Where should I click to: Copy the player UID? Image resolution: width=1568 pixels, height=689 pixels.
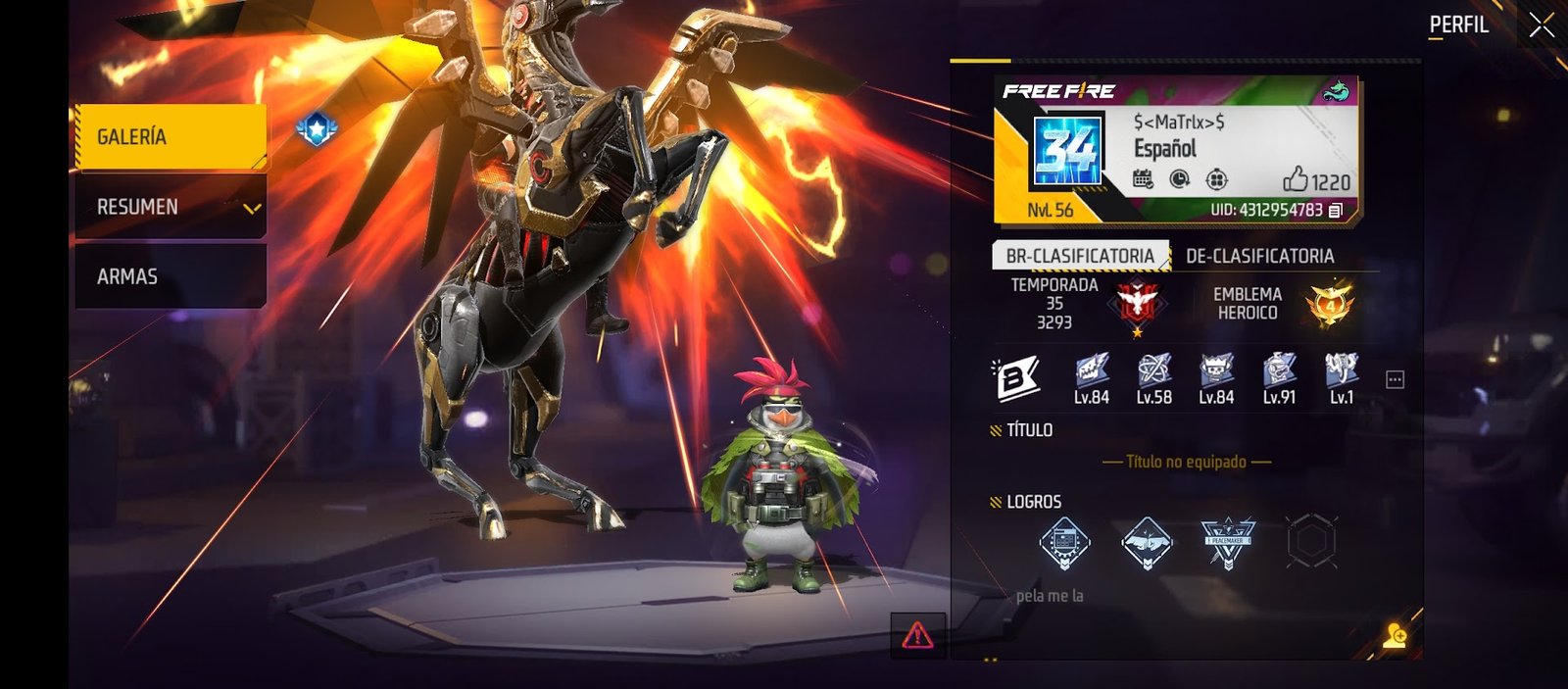point(1336,211)
